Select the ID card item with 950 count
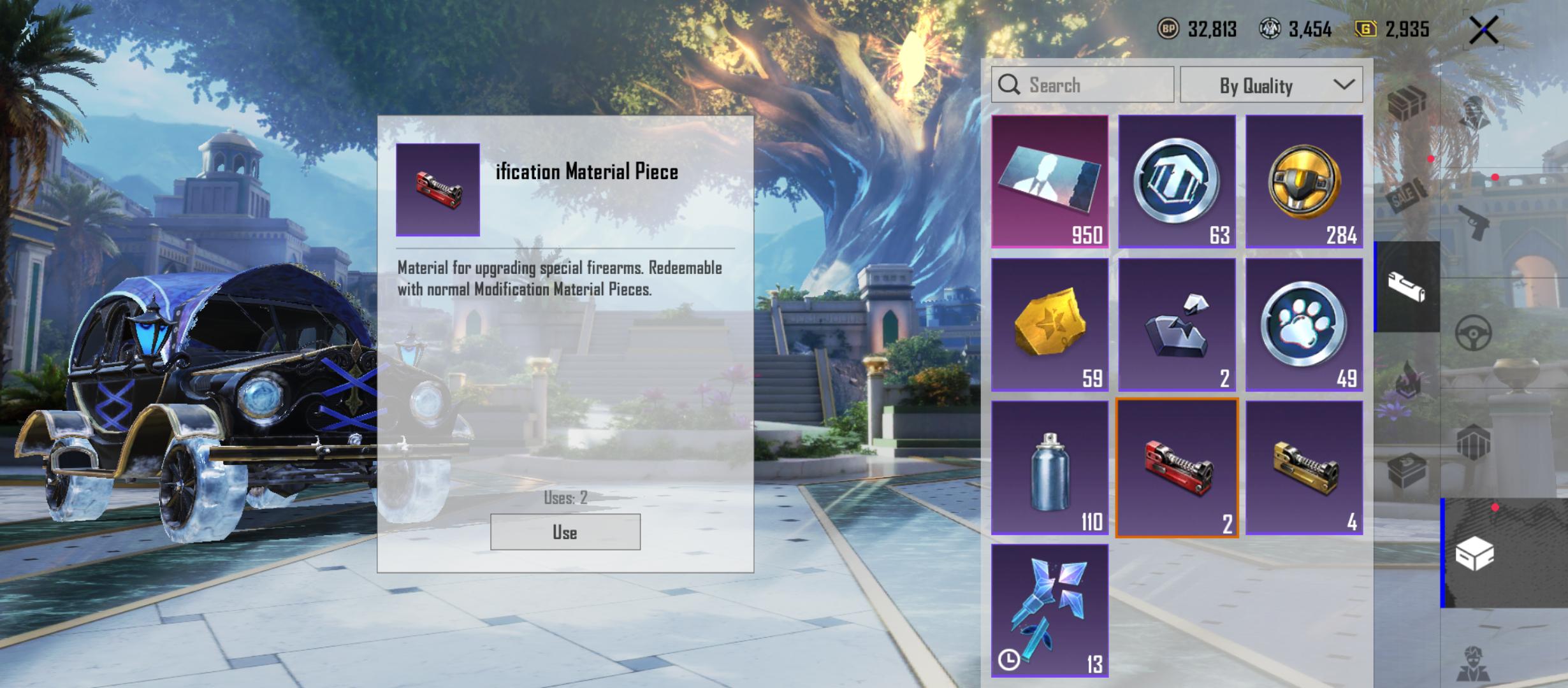The image size is (1568, 688). (1050, 182)
